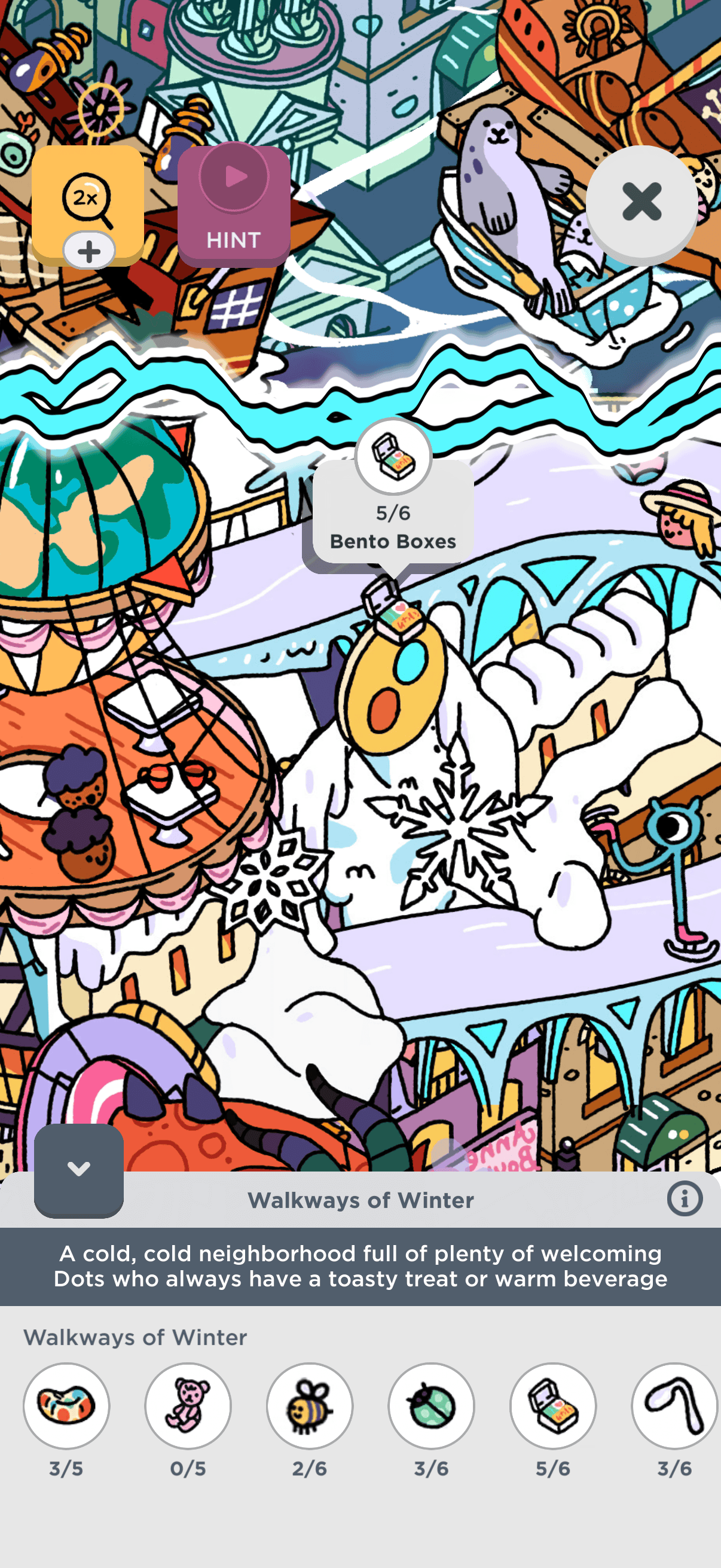This screenshot has width=721, height=1568.
Task: Choose the pink teddy bear collectible
Action: 188,1405
